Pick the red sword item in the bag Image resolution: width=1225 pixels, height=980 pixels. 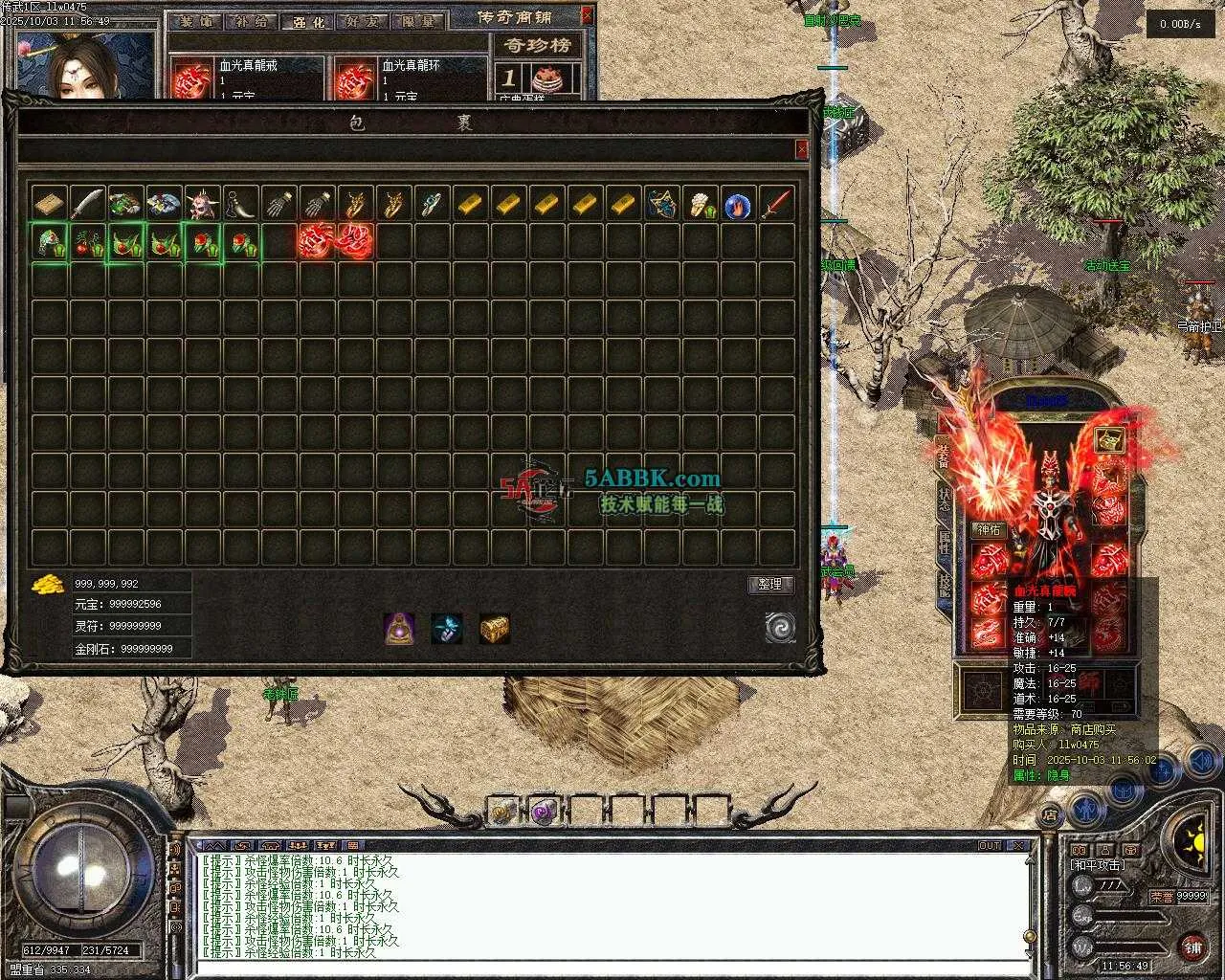pyautogui.click(x=776, y=204)
